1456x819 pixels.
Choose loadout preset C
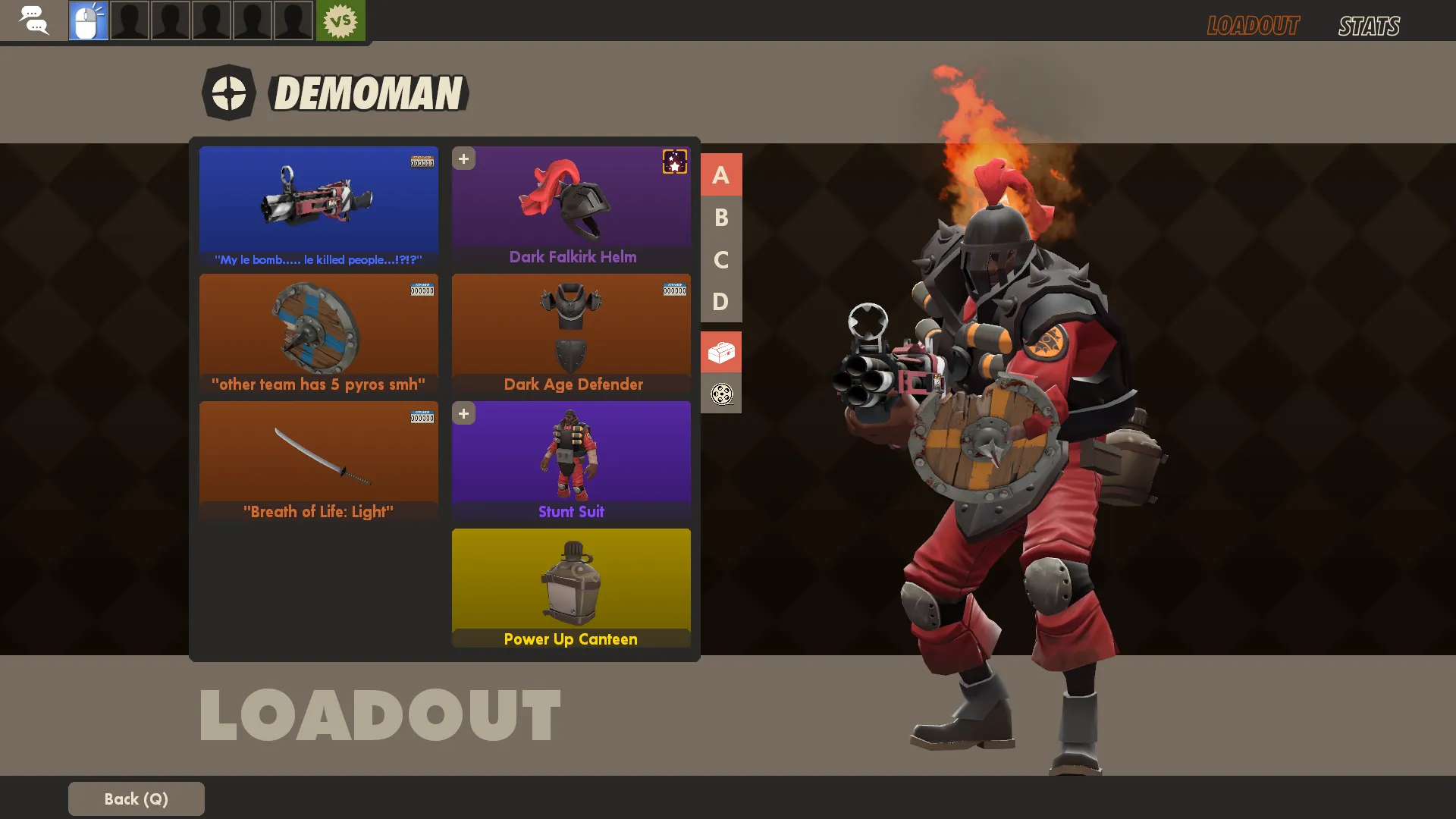coord(720,260)
